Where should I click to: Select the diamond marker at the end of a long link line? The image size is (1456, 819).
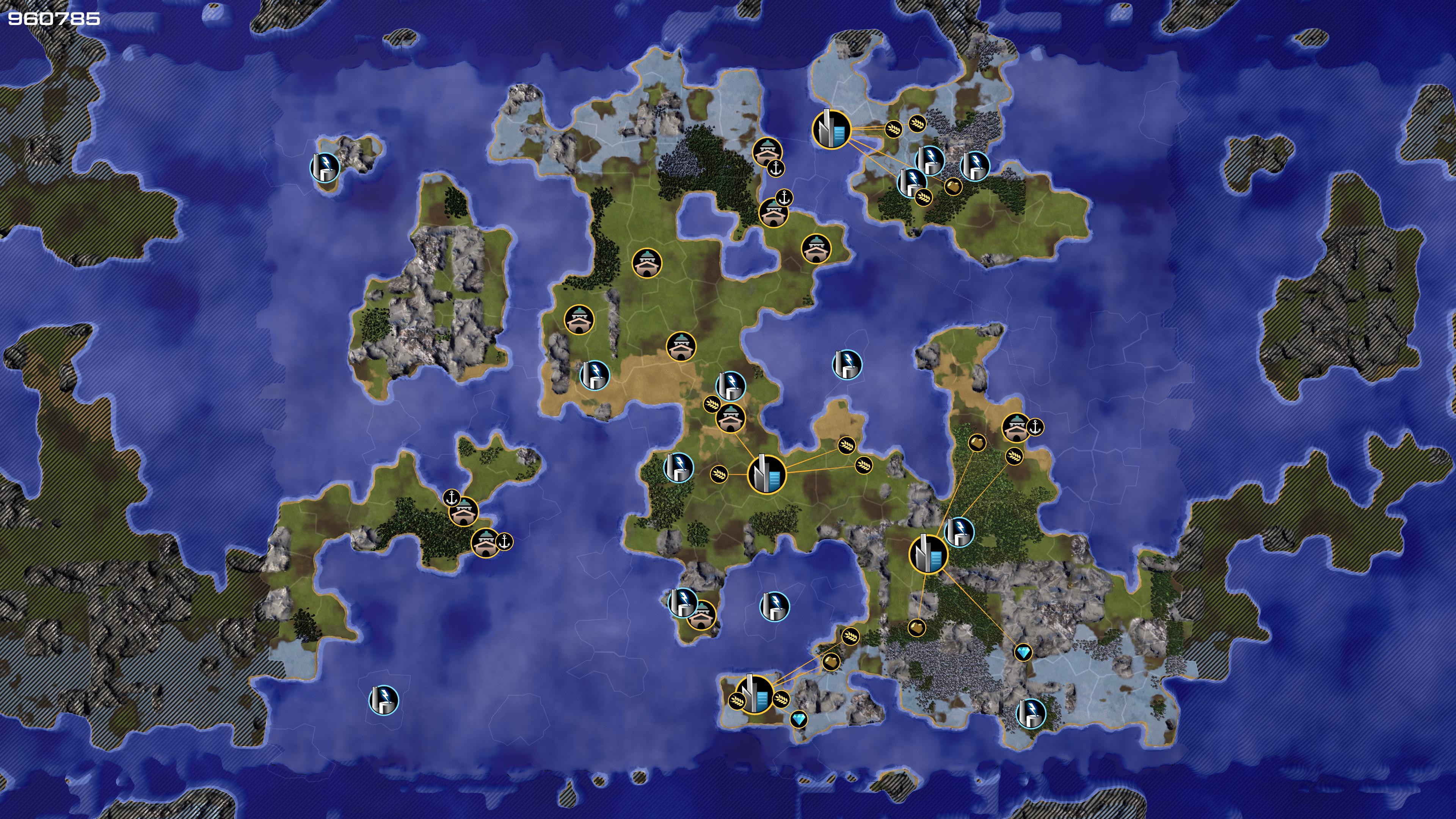(x=1023, y=653)
